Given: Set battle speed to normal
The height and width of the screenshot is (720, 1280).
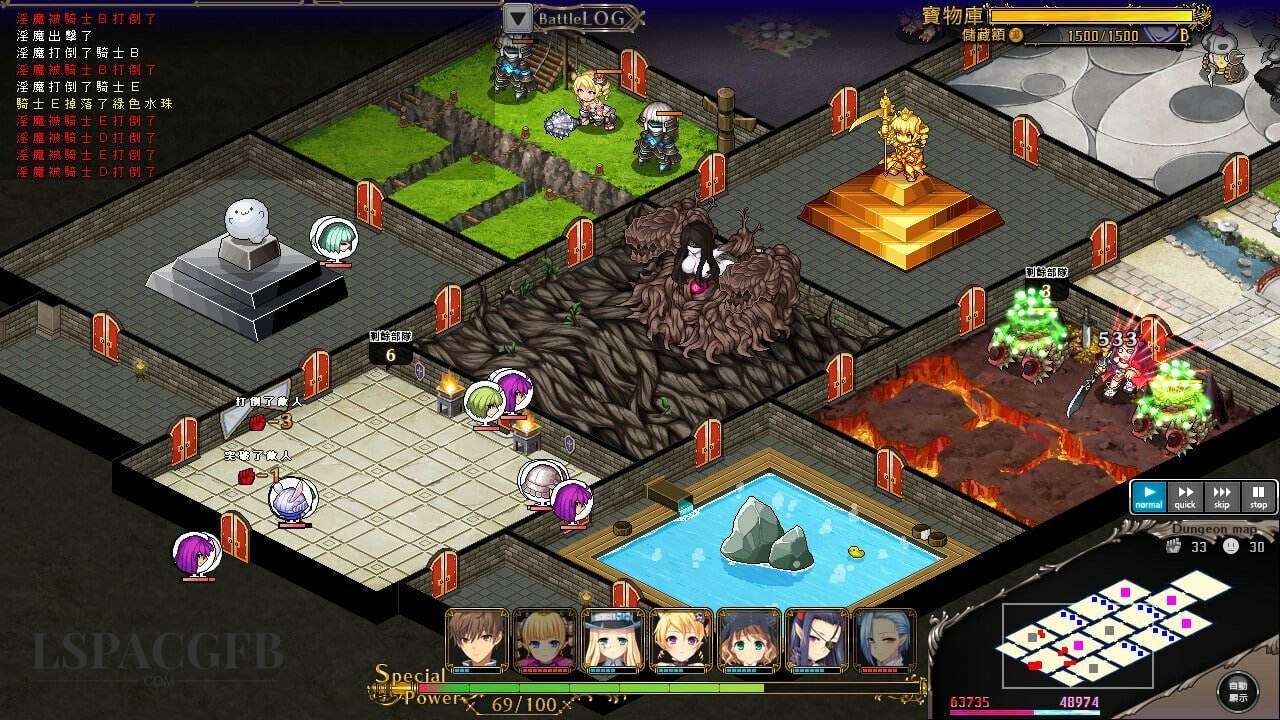Looking at the screenshot, I should [1149, 496].
